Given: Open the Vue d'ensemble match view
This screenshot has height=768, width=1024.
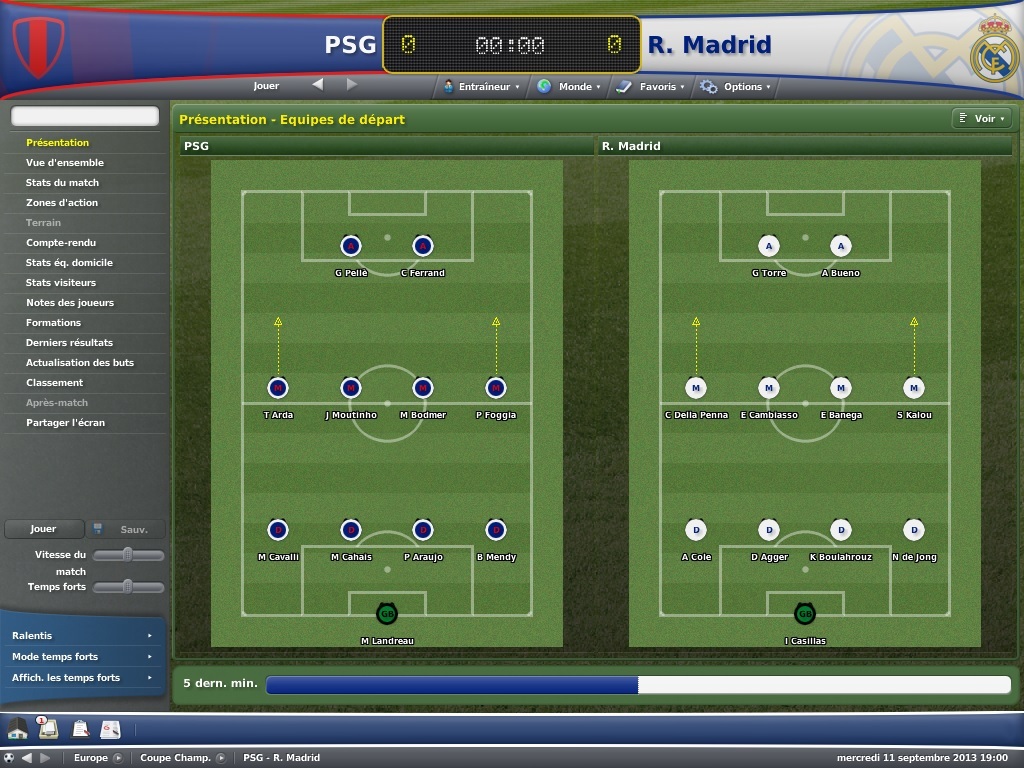Looking at the screenshot, I should point(65,163).
